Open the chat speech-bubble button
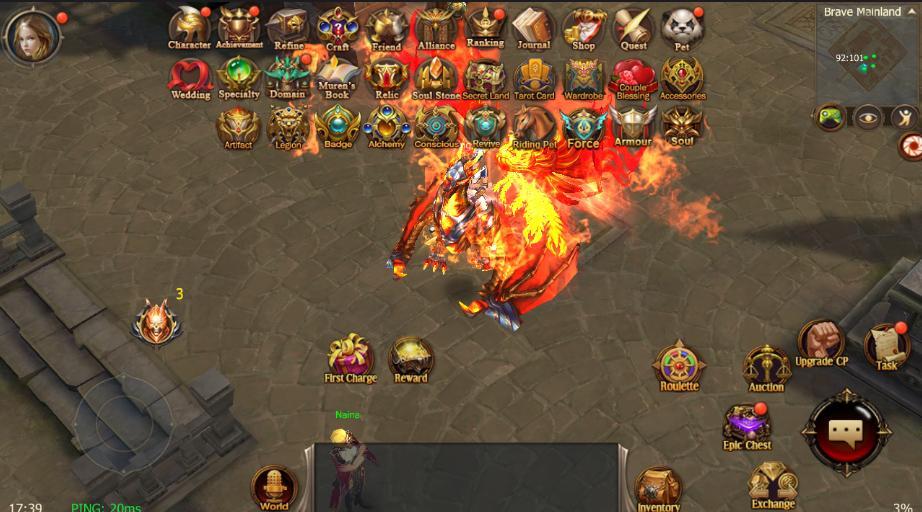Viewport: 922px width, 512px height. coord(851,432)
